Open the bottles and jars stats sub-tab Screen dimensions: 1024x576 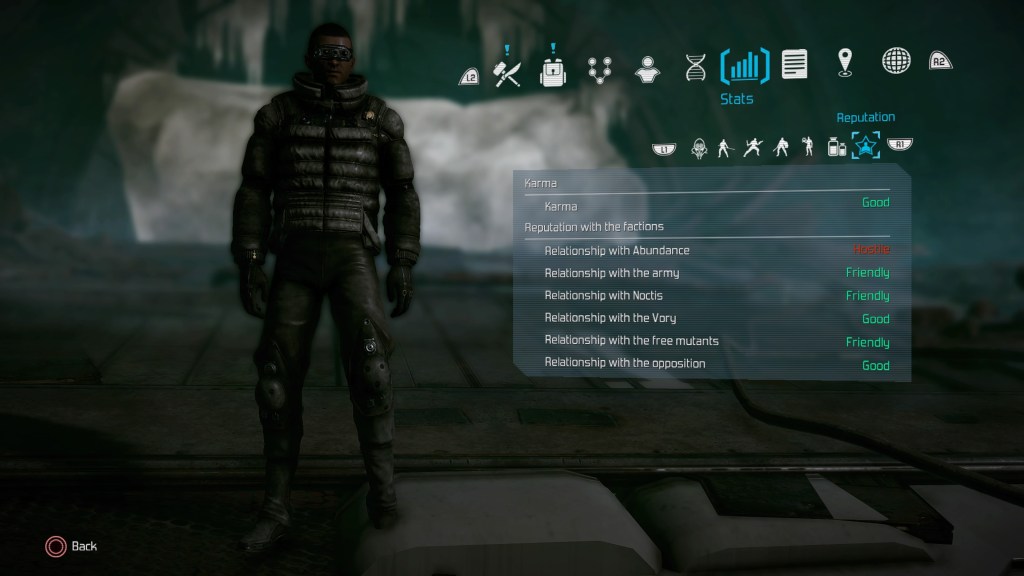835,147
